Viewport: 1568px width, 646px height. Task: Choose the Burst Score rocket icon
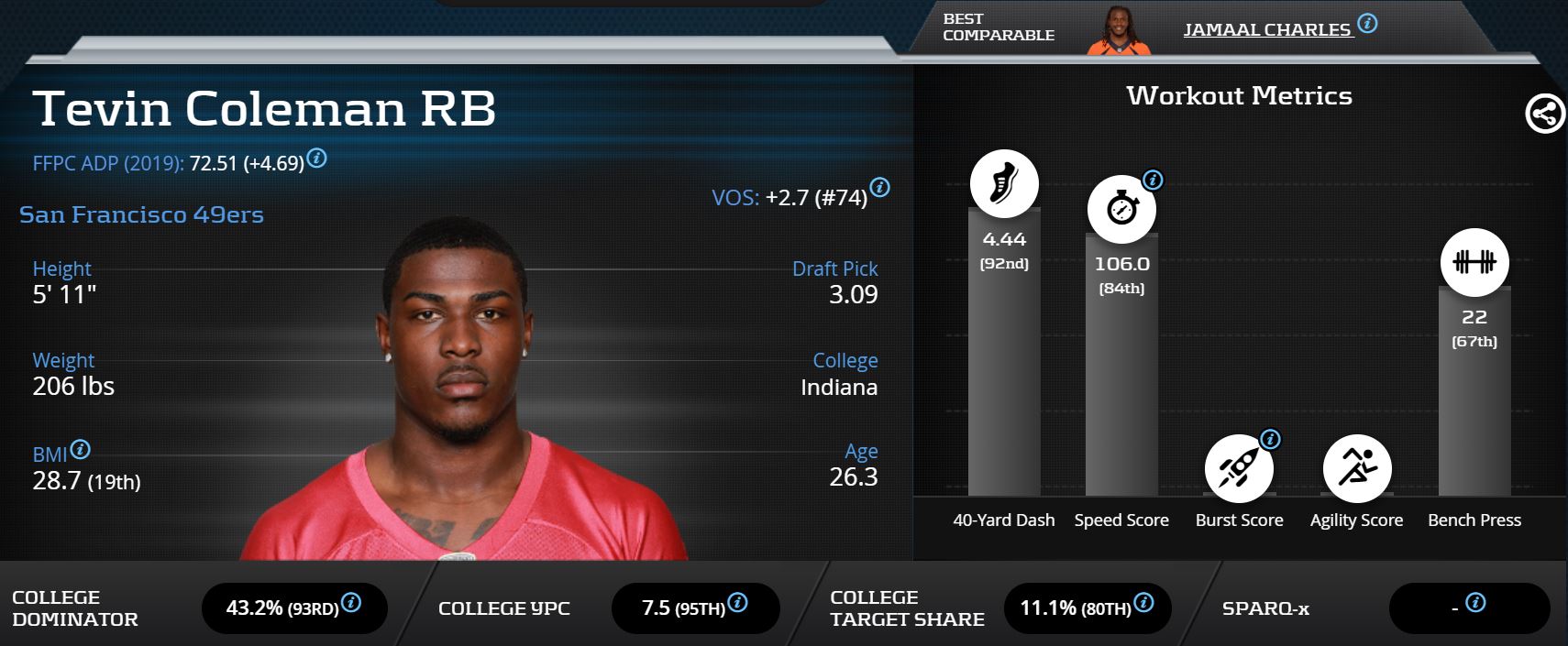1238,469
